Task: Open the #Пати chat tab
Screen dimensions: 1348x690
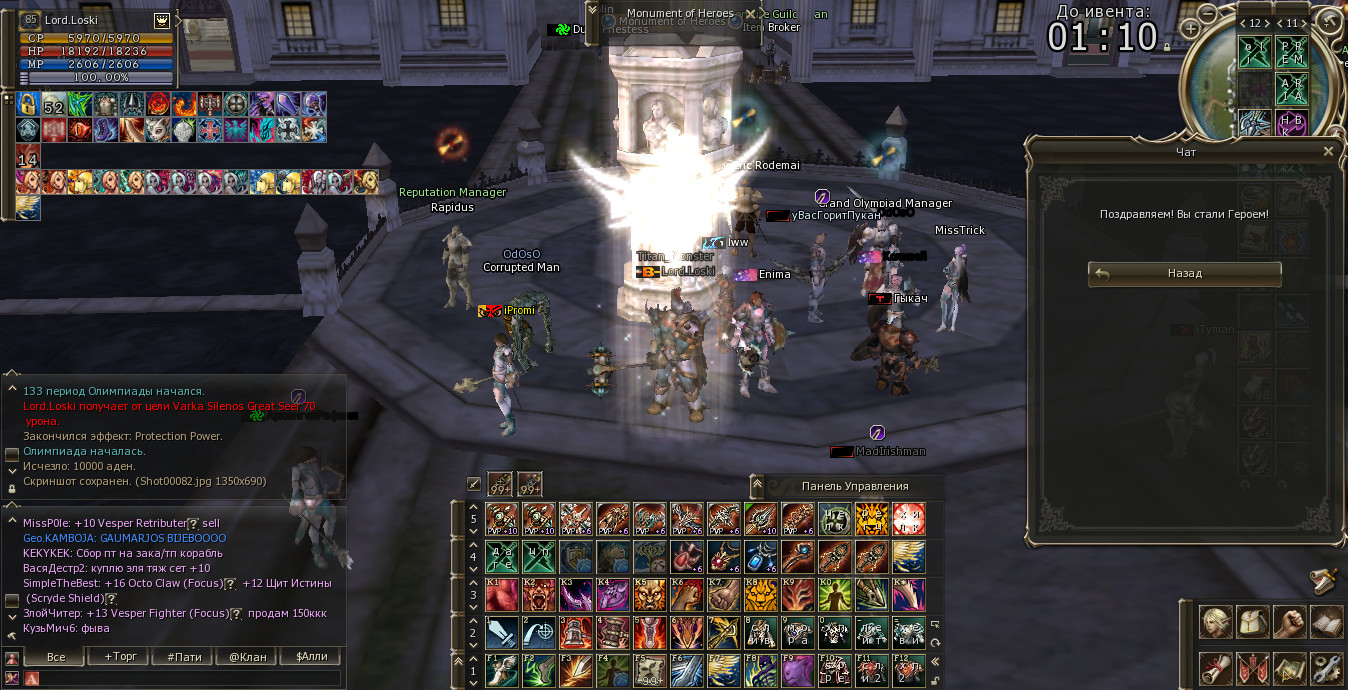Action: point(184,657)
